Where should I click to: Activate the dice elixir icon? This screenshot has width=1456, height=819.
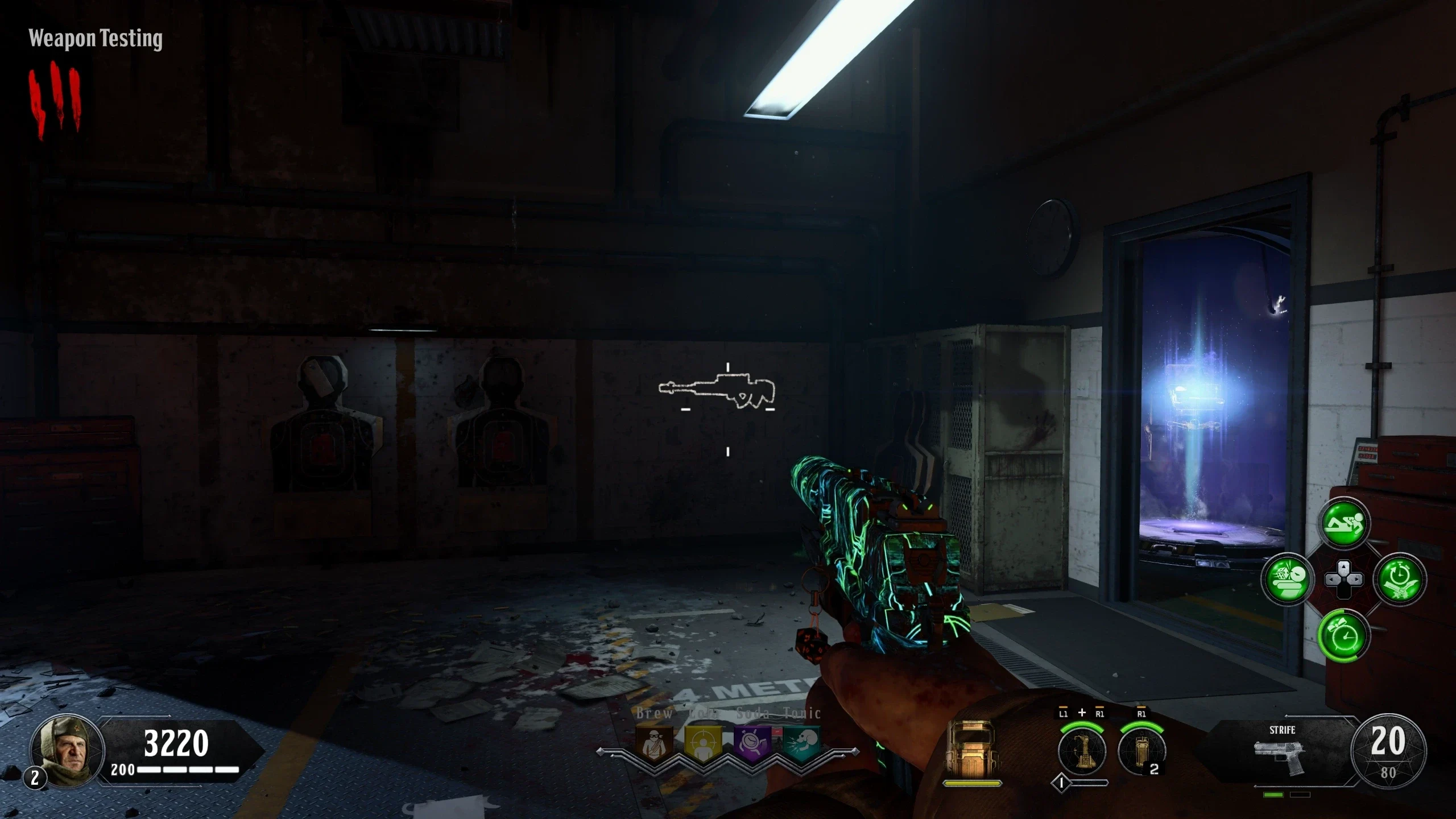point(1287,579)
